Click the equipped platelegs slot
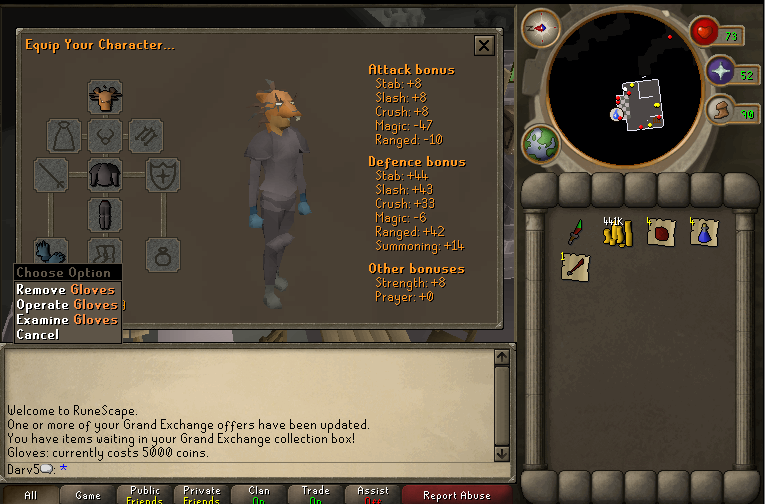765x504 pixels. pyautogui.click(x=105, y=214)
